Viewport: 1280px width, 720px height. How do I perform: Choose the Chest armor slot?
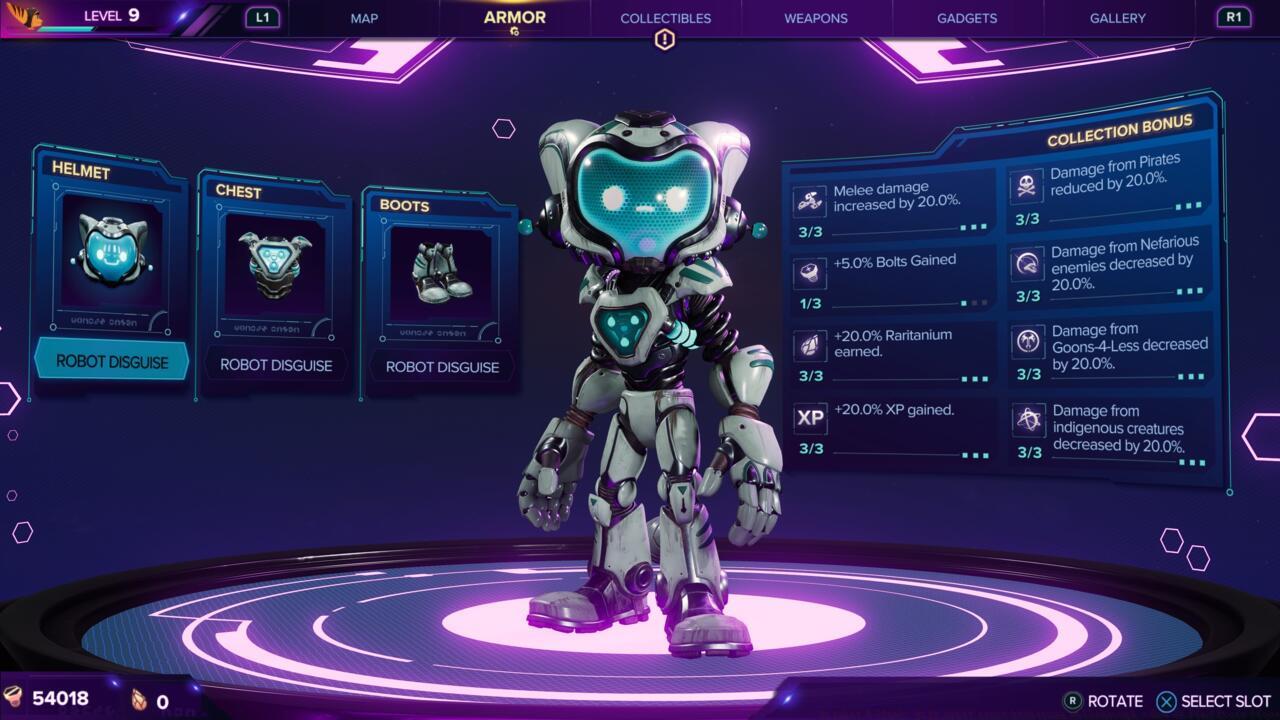275,285
